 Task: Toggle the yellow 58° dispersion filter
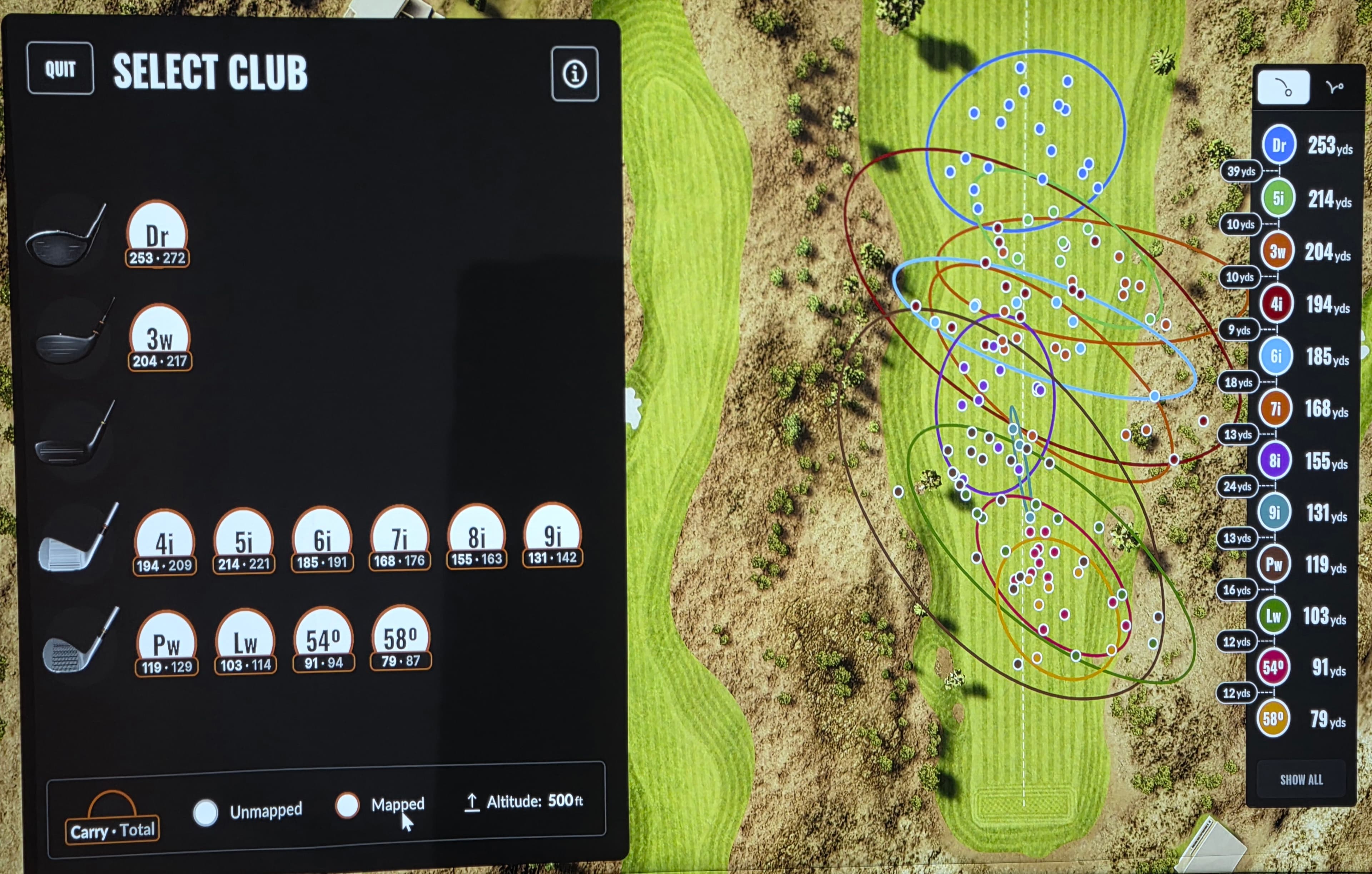pos(1273,719)
